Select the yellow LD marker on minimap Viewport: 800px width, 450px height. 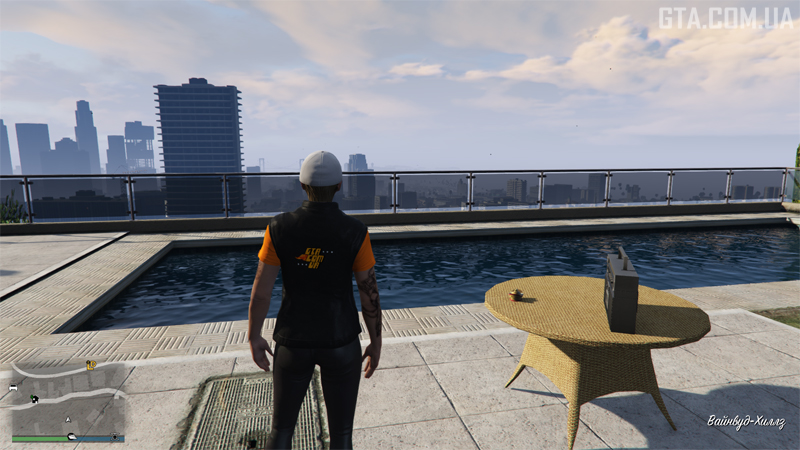tap(91, 366)
